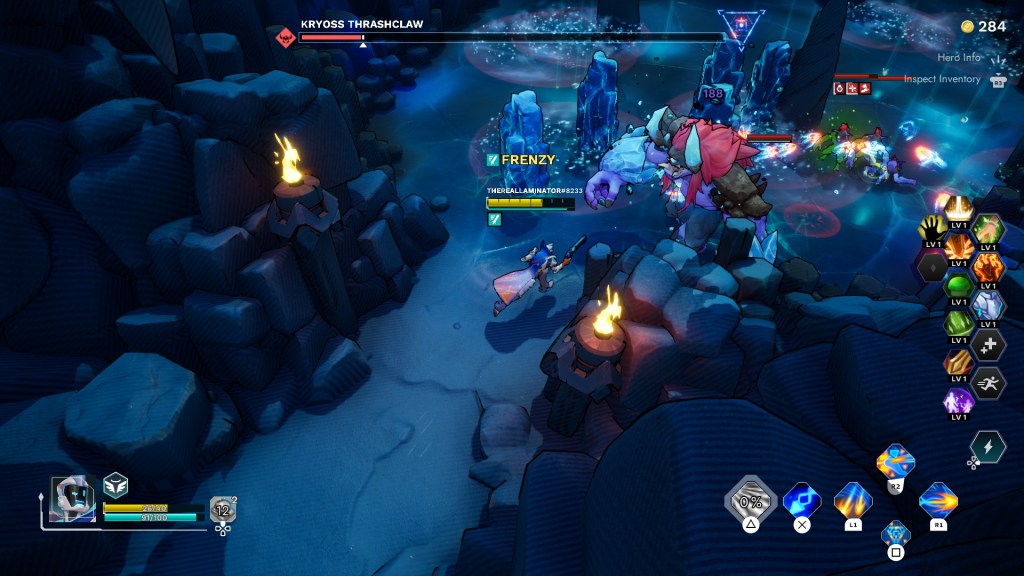Inspect the fiery fist perk icon

click(988, 267)
